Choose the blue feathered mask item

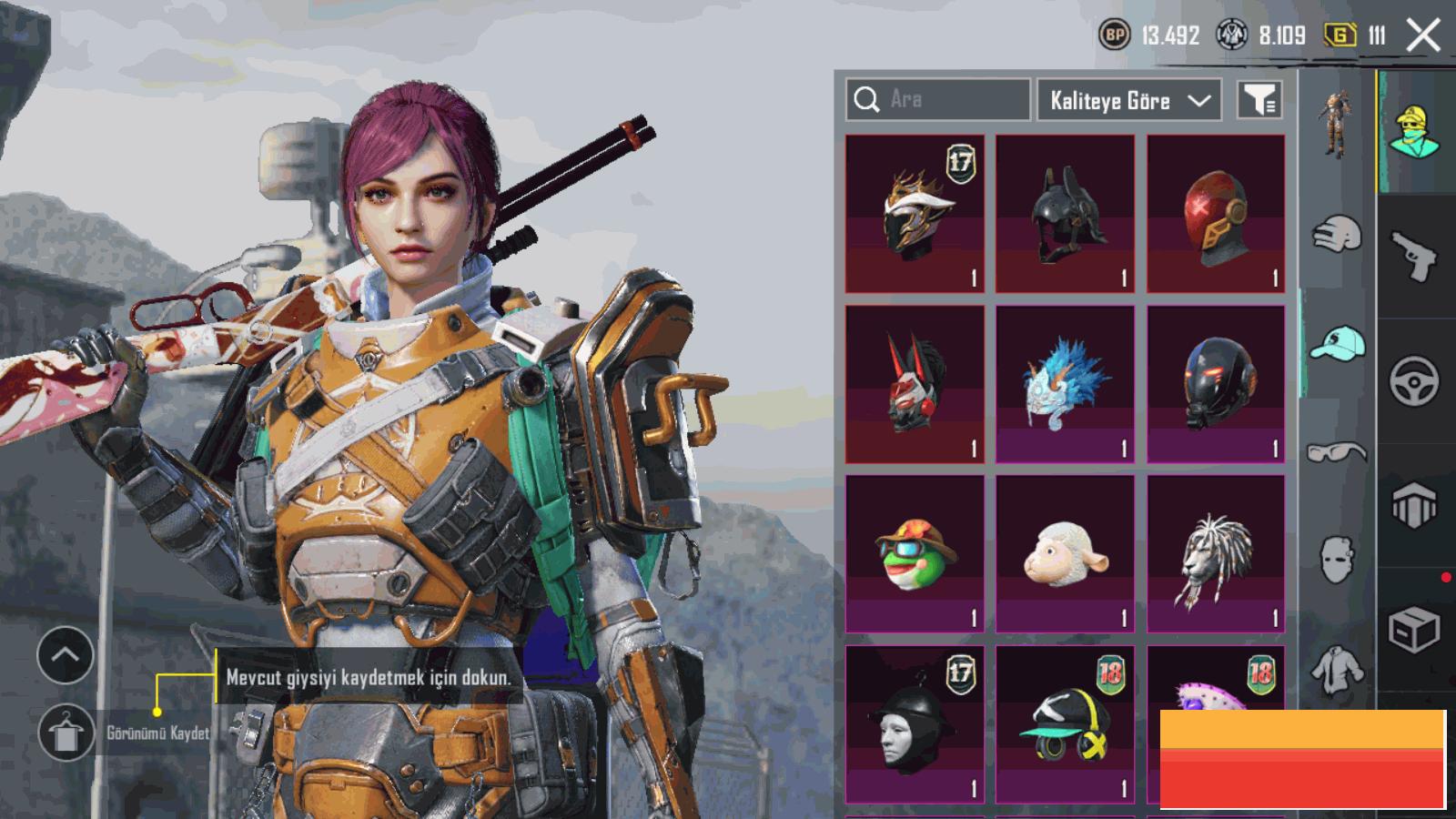click(x=1065, y=384)
